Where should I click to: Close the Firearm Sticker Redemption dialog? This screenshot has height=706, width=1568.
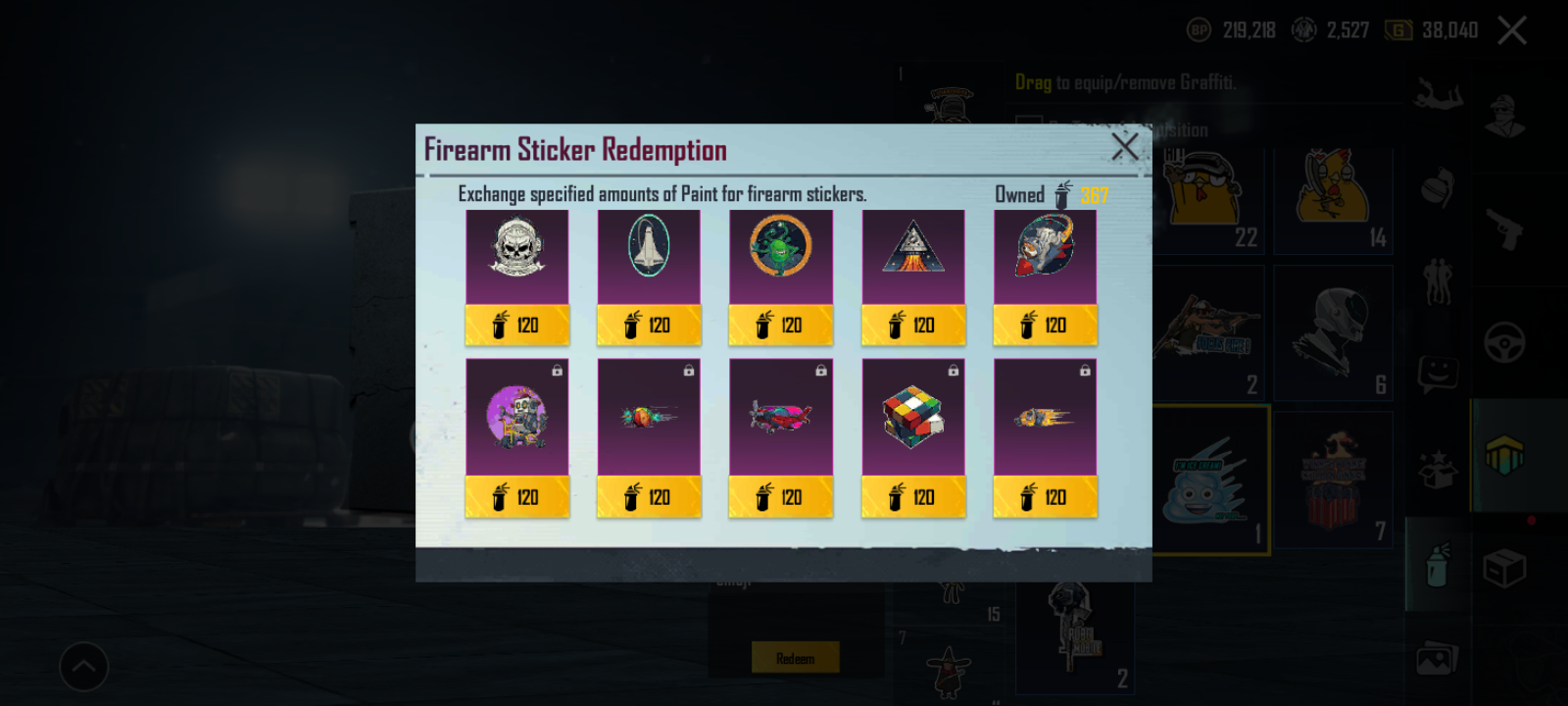pos(1125,148)
